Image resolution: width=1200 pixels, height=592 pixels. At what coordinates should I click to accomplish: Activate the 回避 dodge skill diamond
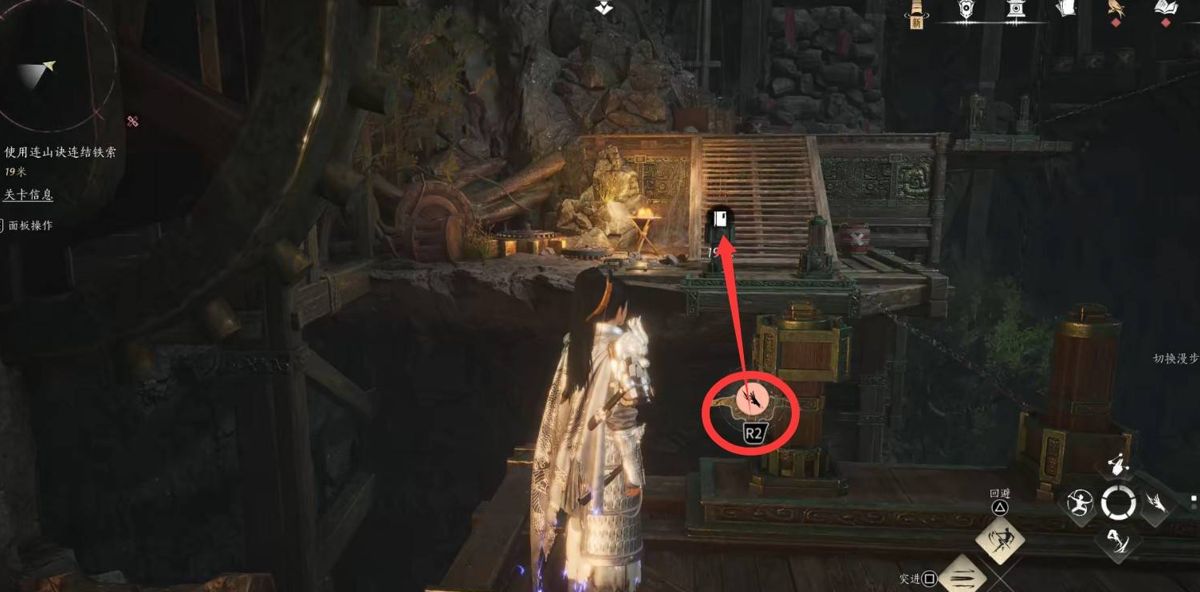tap(999, 540)
